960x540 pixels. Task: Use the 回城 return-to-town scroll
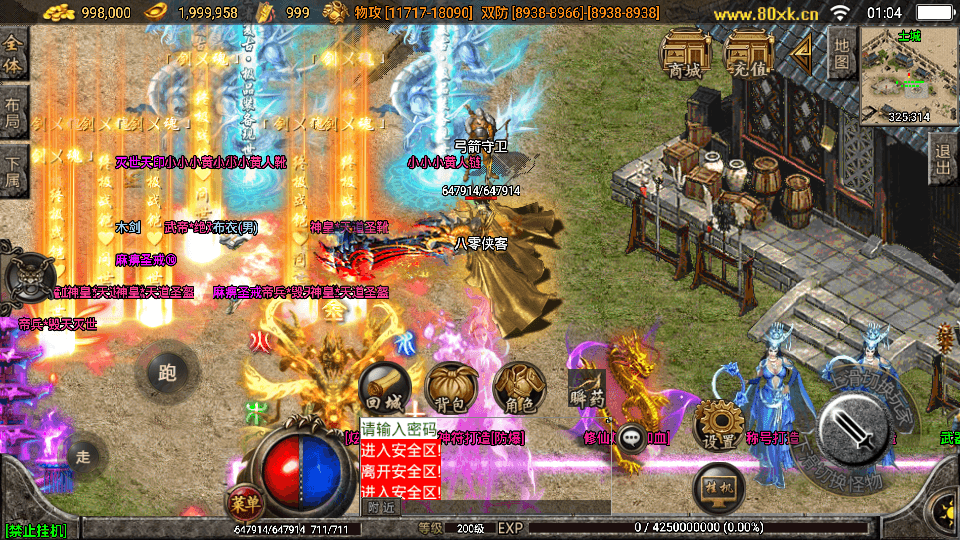[384, 389]
